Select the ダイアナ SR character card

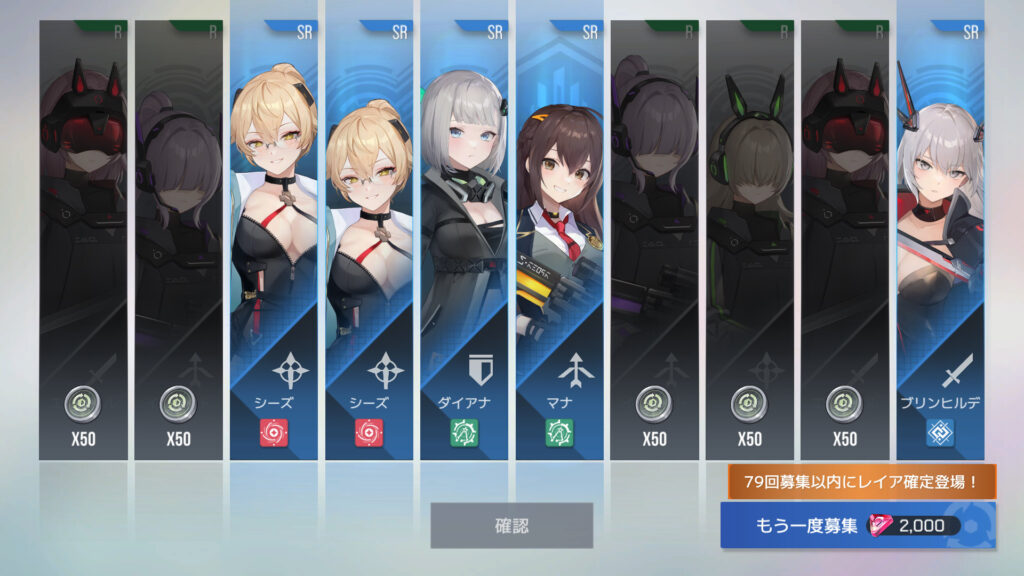463,240
